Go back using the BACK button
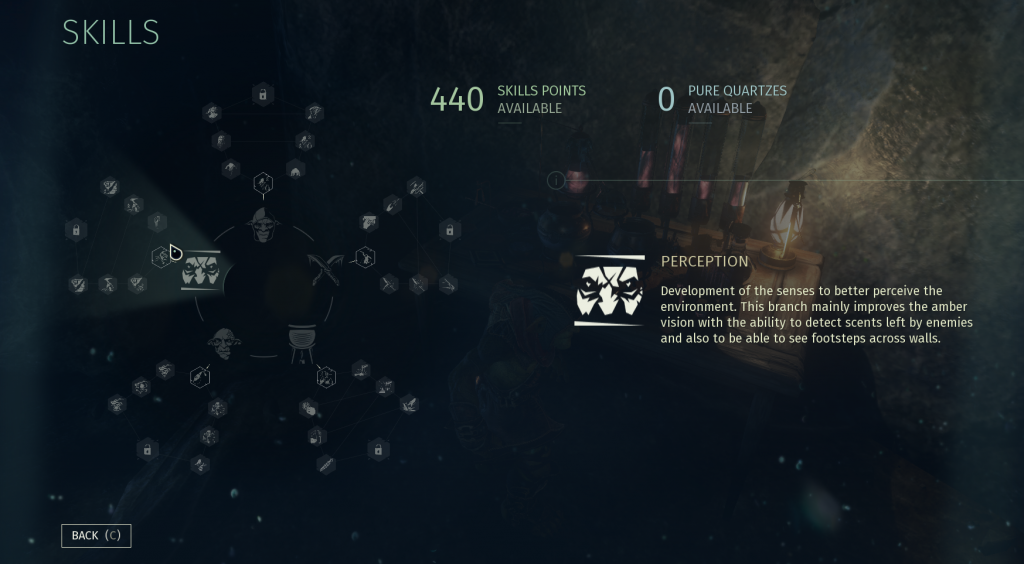Image resolution: width=1024 pixels, height=564 pixels. click(96, 535)
